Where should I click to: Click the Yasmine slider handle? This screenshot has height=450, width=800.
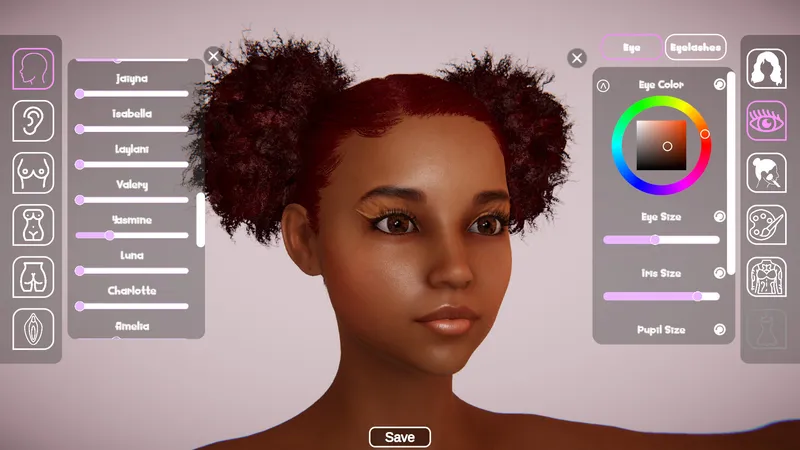click(x=109, y=236)
